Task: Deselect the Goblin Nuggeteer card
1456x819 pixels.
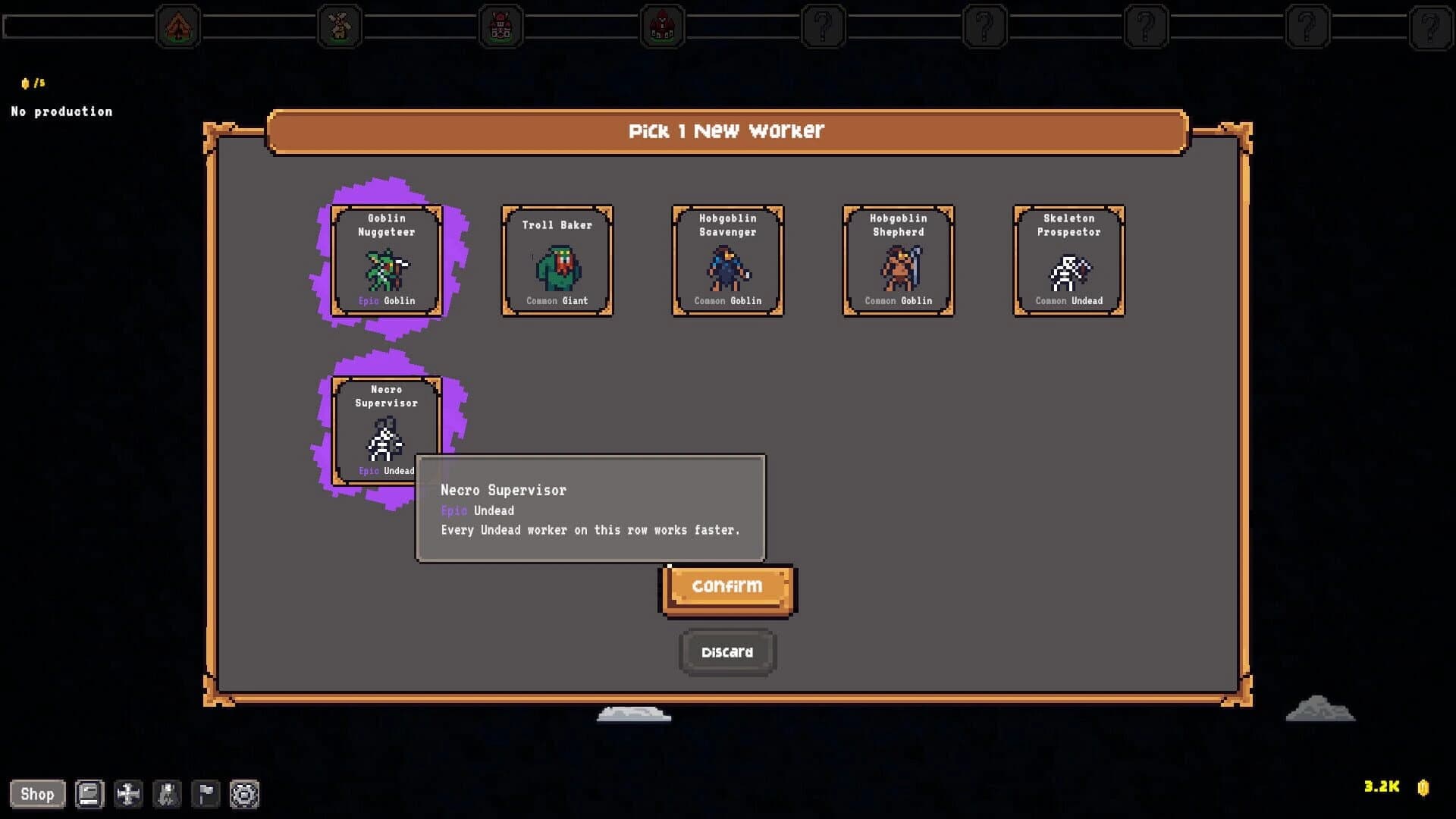Action: (388, 261)
